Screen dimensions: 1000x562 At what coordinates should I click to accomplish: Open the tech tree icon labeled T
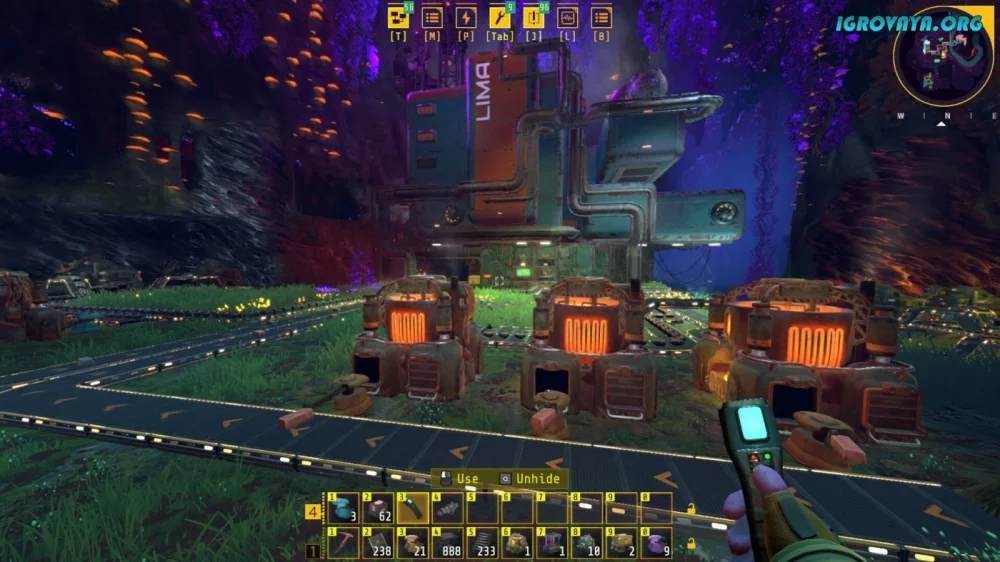coord(398,17)
